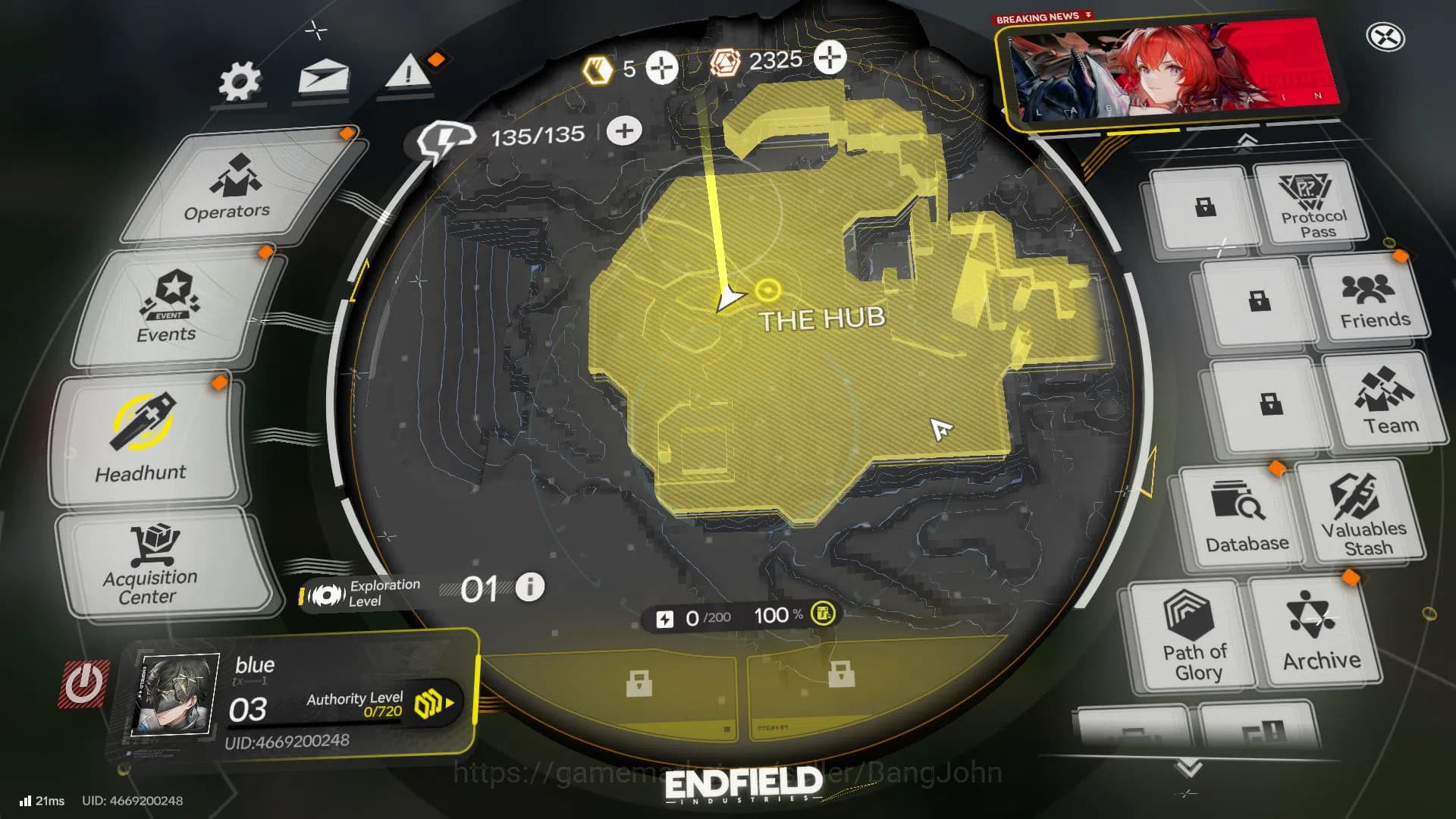Open settings with the gear icon
The width and height of the screenshot is (1456, 819).
(x=240, y=82)
